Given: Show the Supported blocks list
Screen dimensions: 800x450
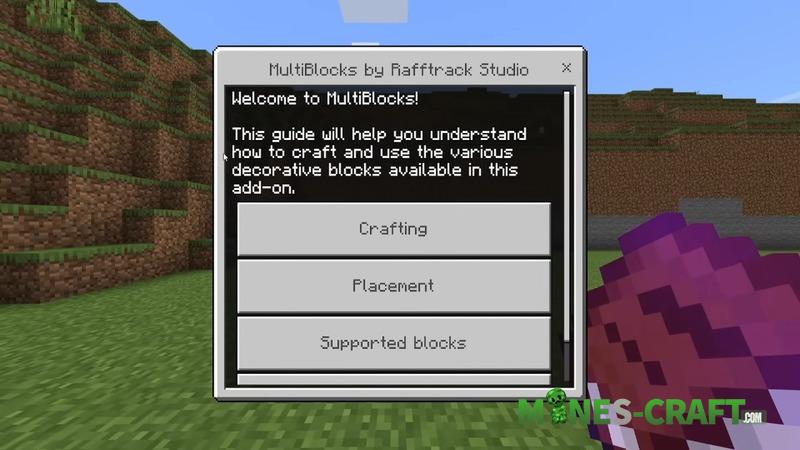Looking at the screenshot, I should click(x=393, y=343).
